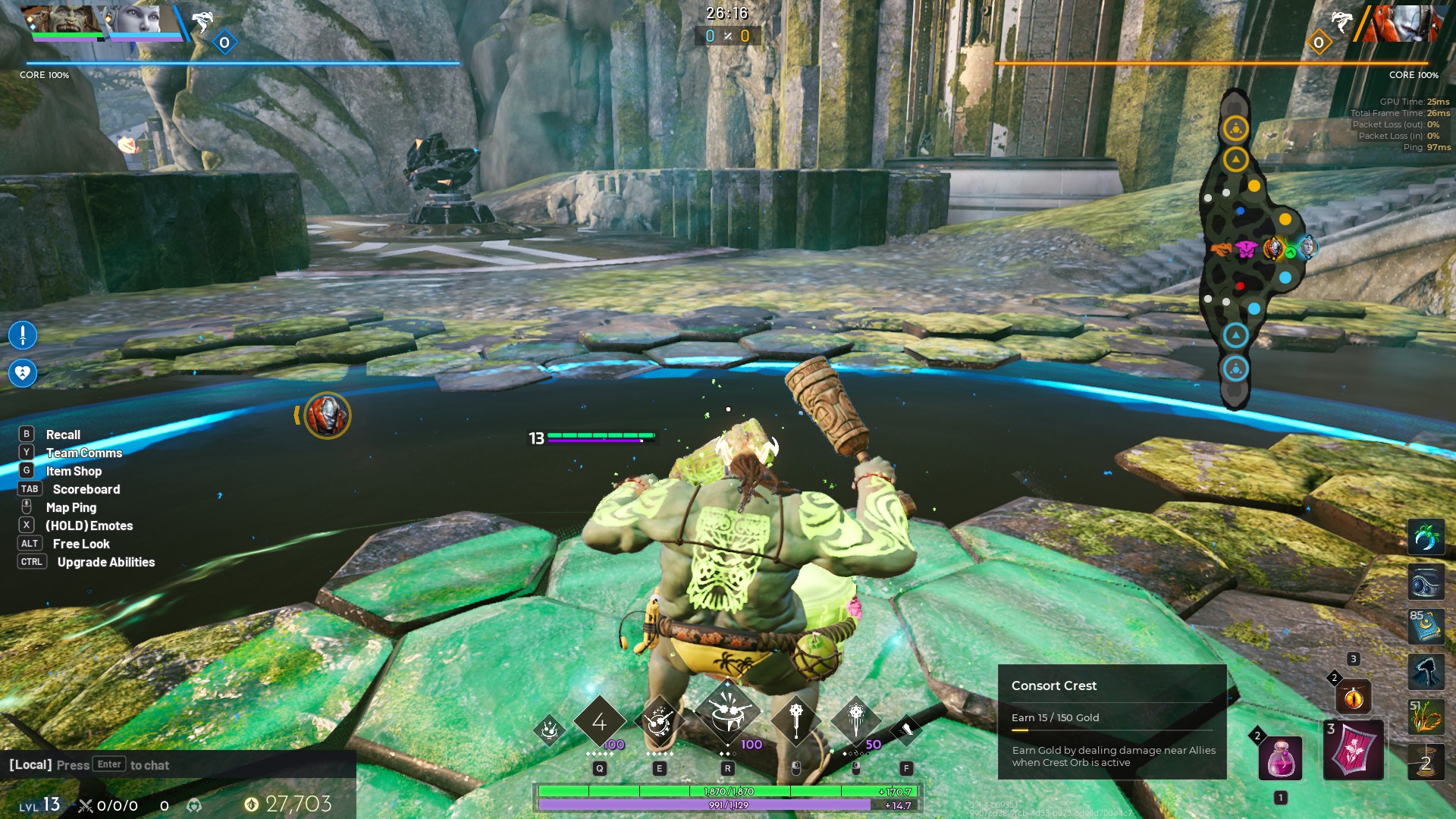This screenshot has height=819, width=1456.
Task: Click the hourglass item slot
Action: tap(1426, 761)
